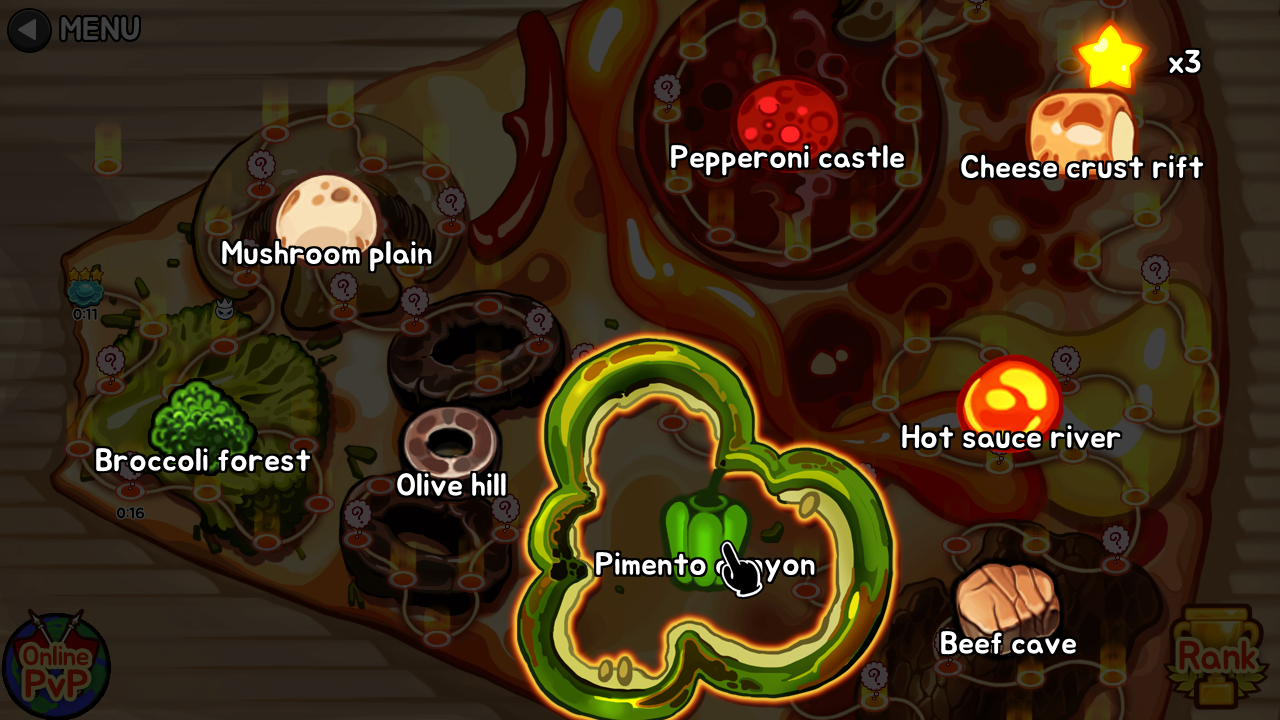The height and width of the screenshot is (720, 1280).
Task: Click the MENU back arrow
Action: [28, 30]
